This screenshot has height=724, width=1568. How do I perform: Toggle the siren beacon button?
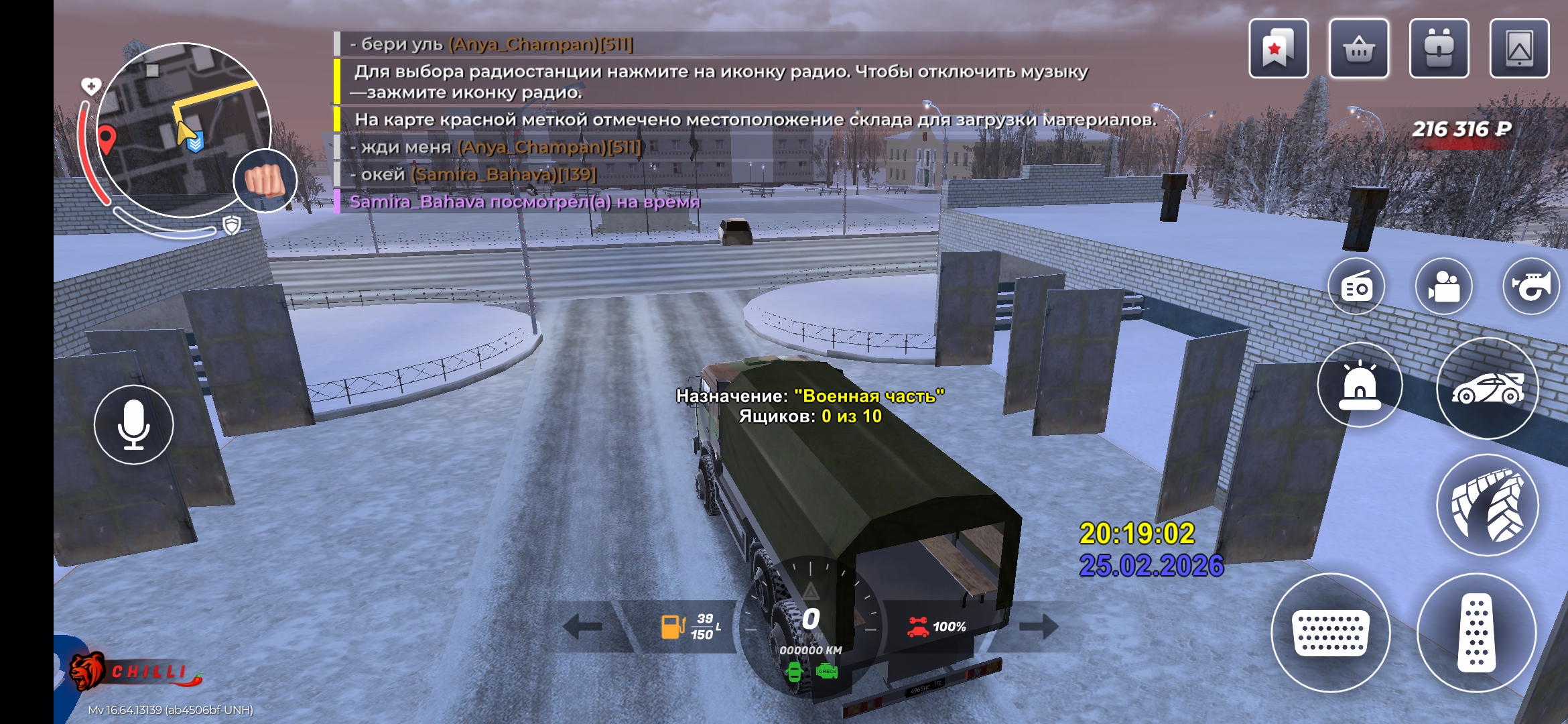coord(1360,385)
